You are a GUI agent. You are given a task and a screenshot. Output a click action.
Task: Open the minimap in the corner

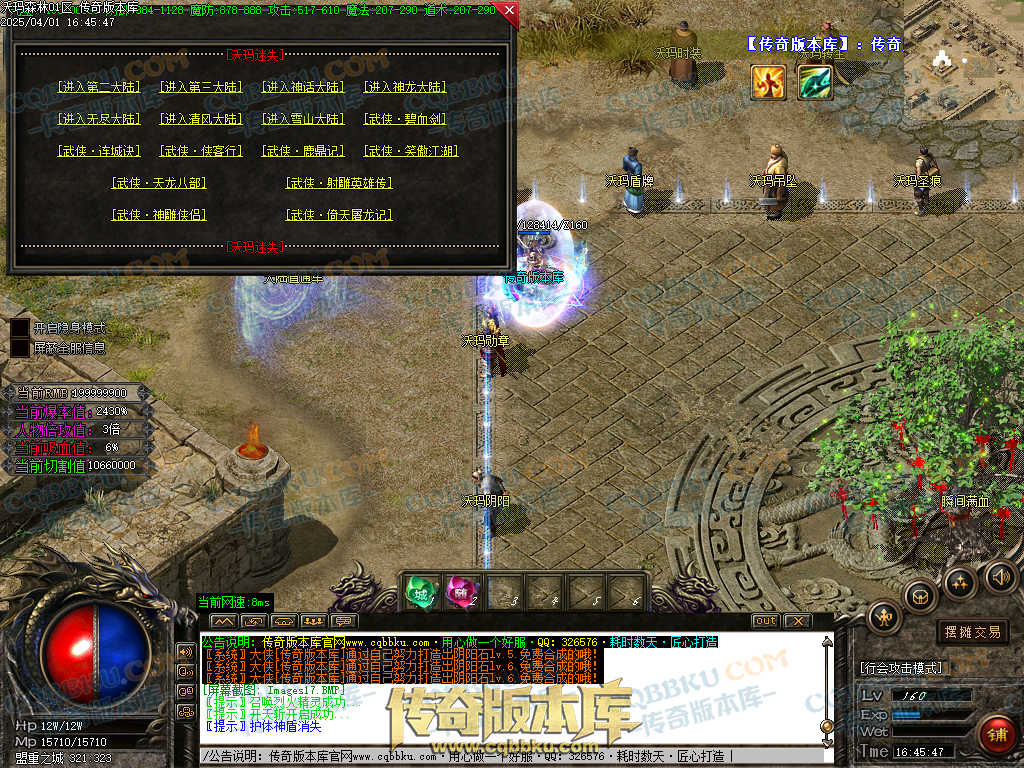(963, 58)
